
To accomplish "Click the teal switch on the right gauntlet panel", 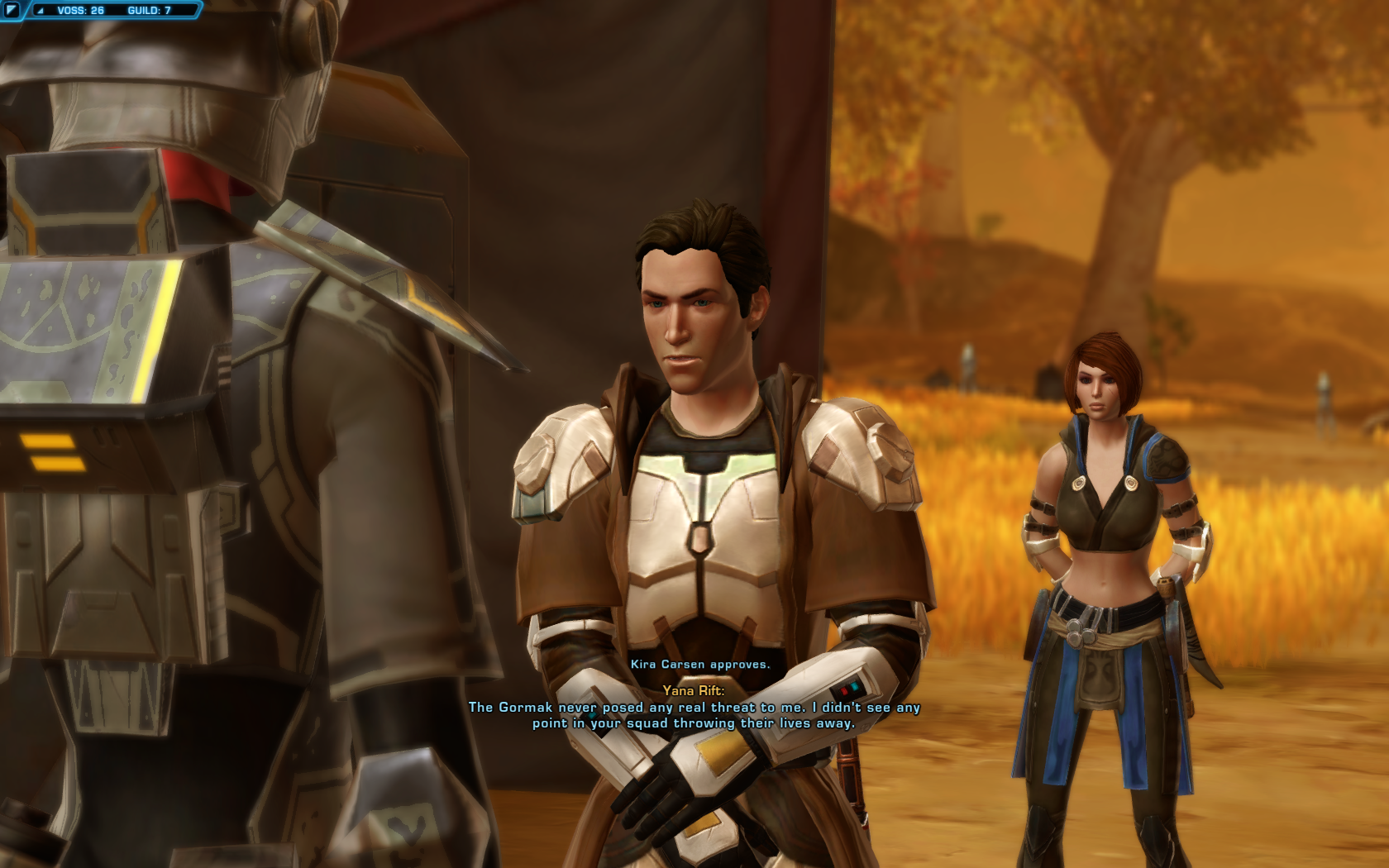I will [855, 686].
